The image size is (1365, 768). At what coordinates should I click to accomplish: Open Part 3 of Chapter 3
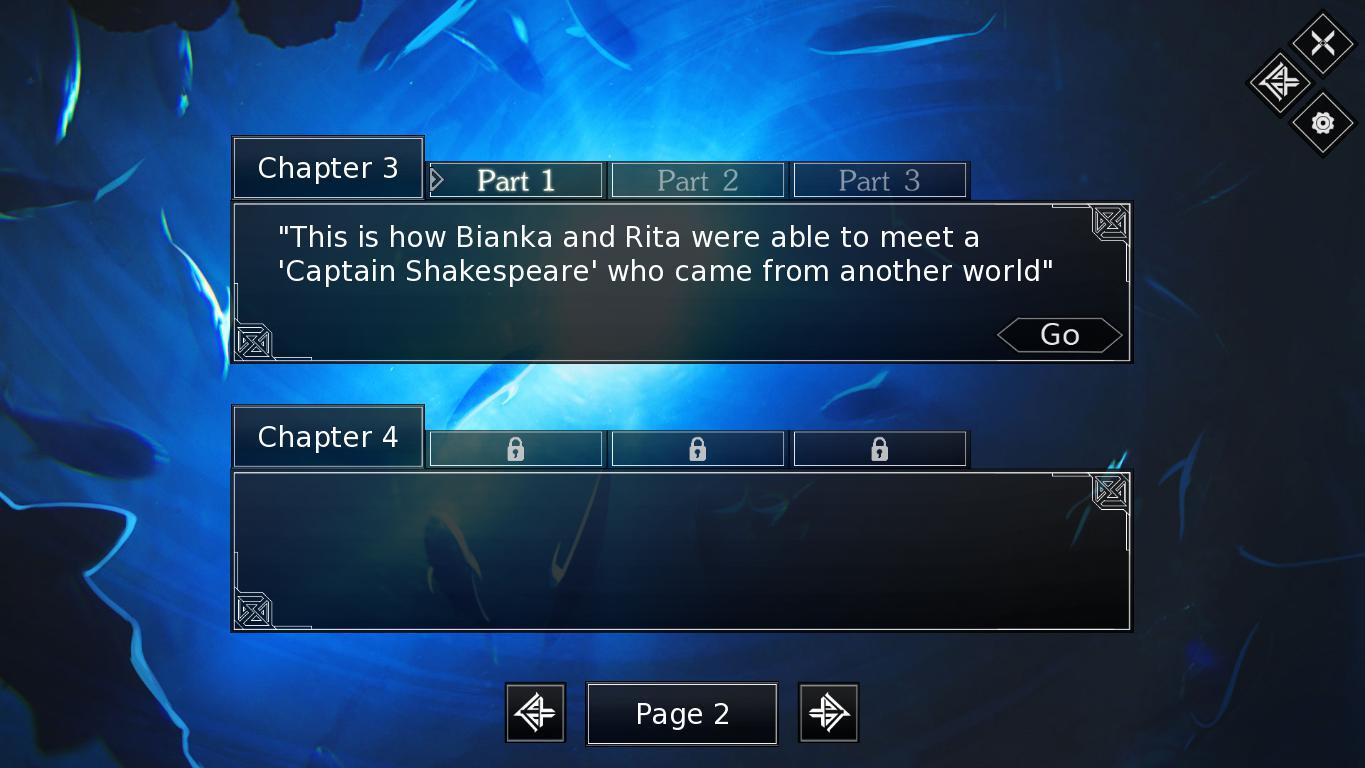click(880, 180)
